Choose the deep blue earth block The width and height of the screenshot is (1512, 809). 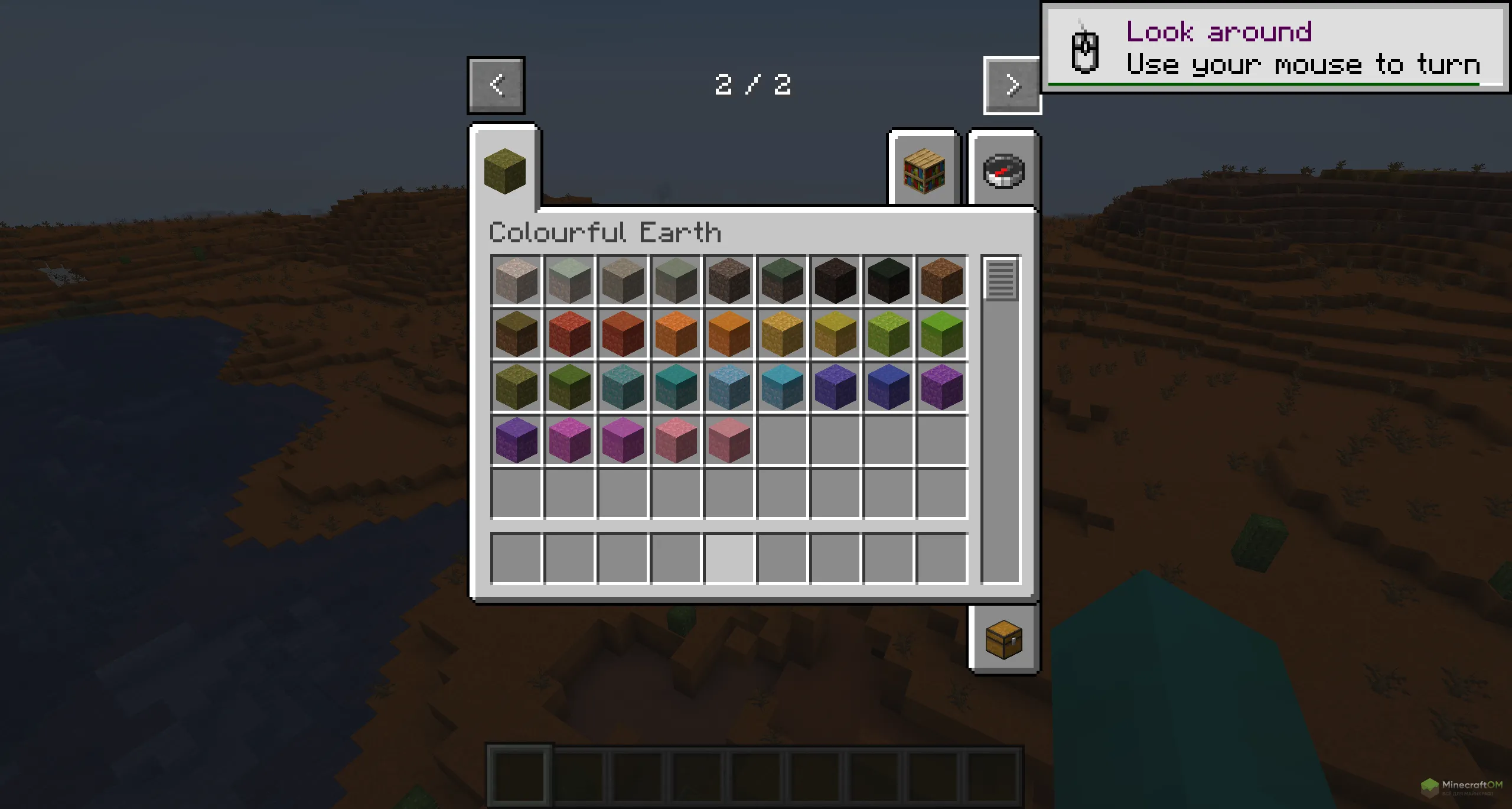(x=888, y=386)
